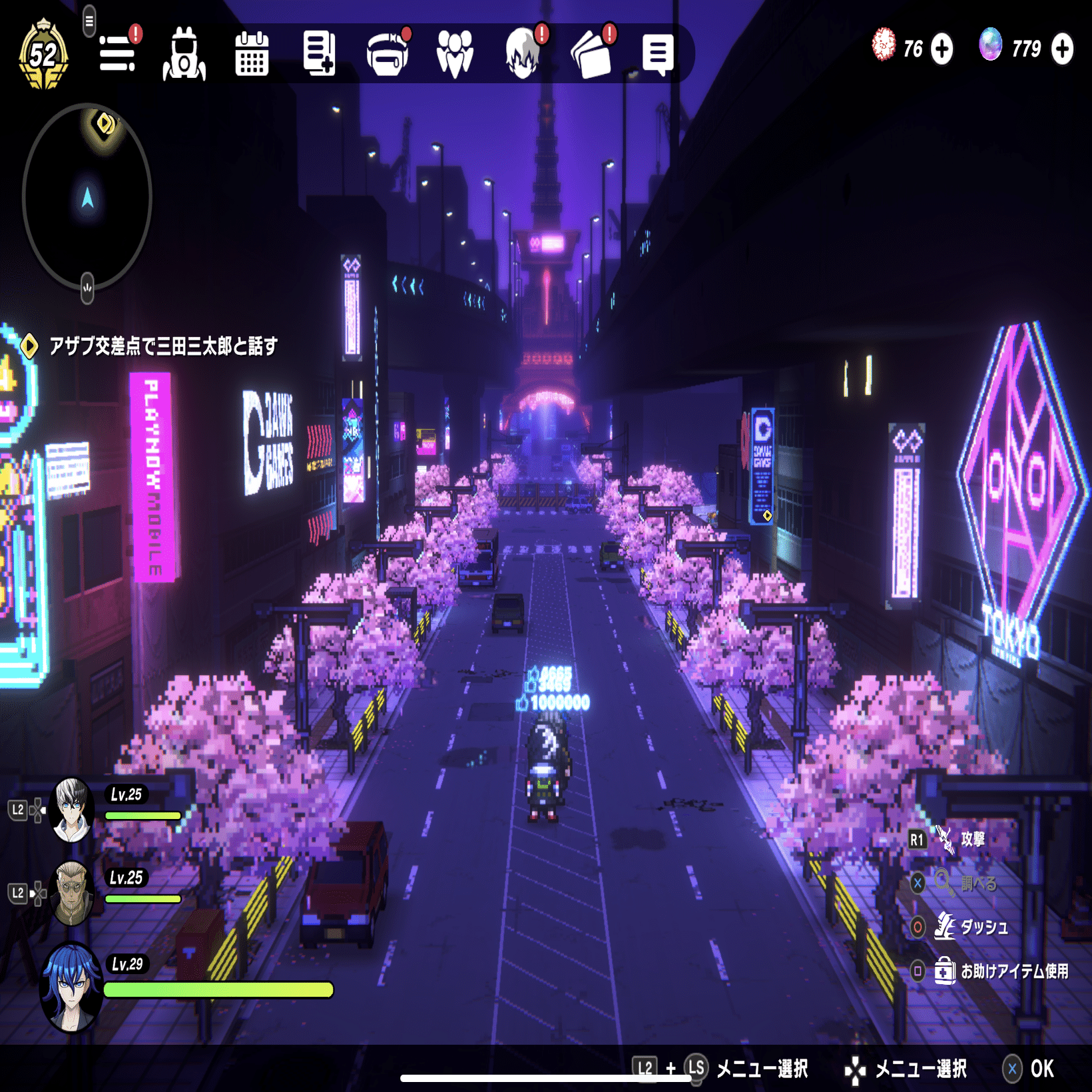The height and width of the screenshot is (1092, 1092).
Task: Select the white-haired Lv.25 party member portrait
Action: [72, 810]
